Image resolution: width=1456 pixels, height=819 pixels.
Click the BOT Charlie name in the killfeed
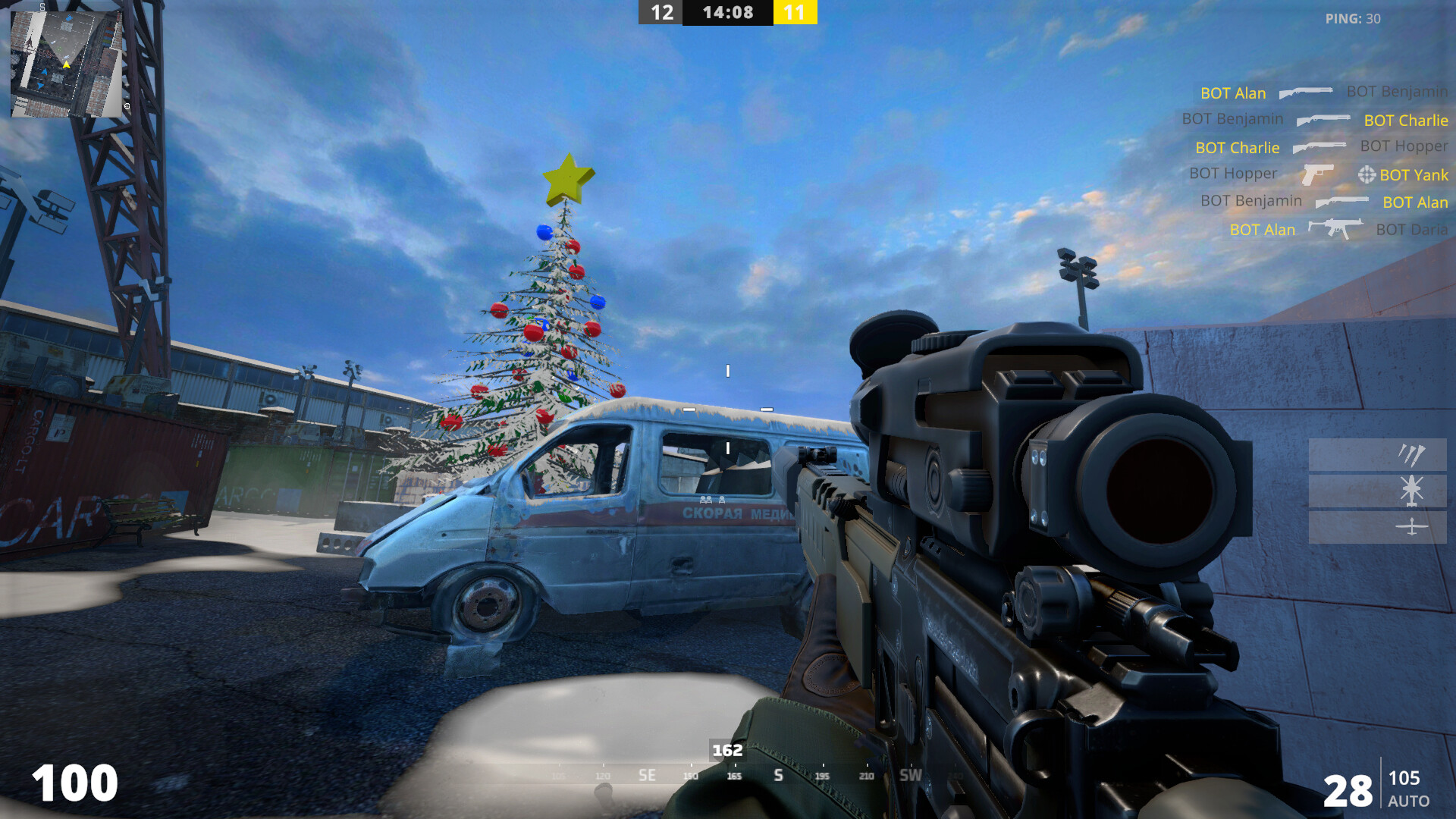[1238, 147]
